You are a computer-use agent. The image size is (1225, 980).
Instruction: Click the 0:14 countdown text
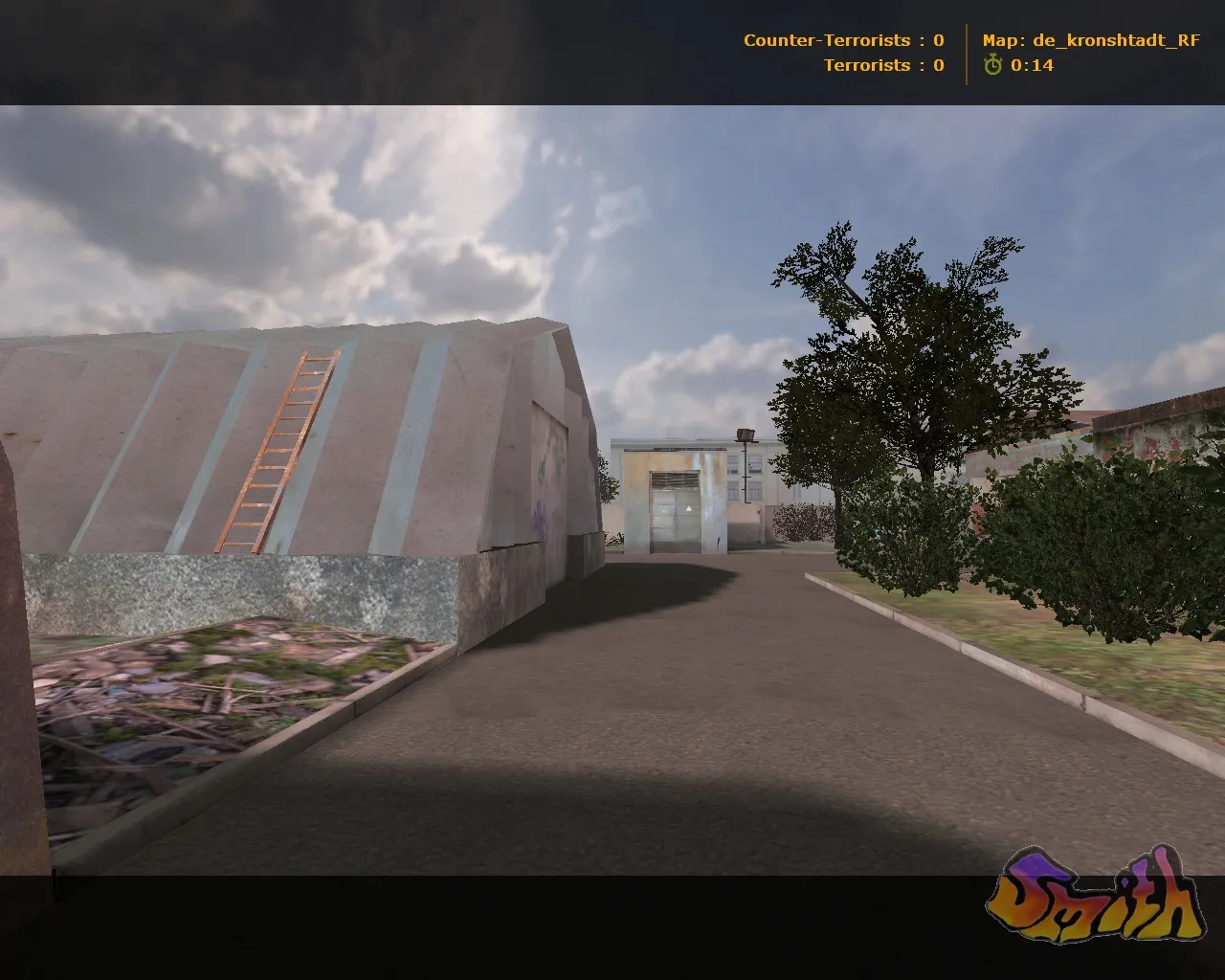point(1034,66)
